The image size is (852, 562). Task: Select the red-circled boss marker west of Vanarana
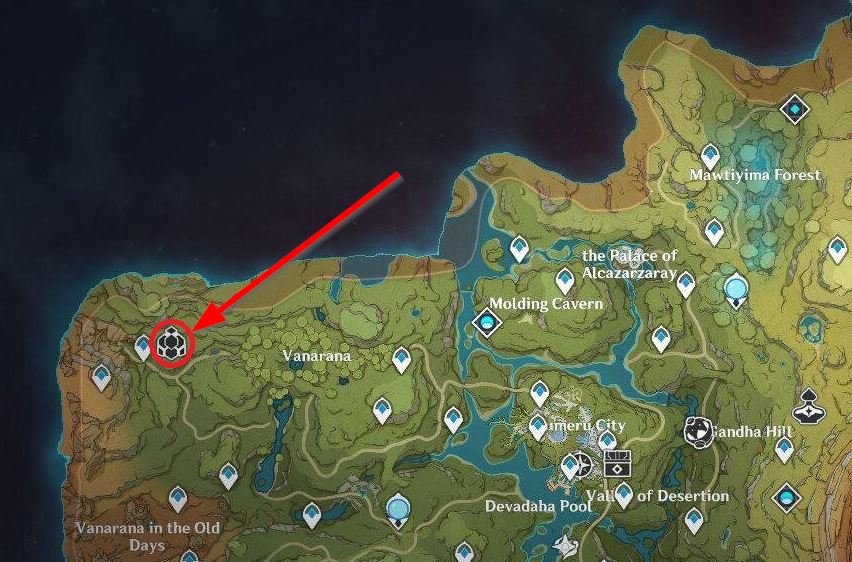point(172,344)
